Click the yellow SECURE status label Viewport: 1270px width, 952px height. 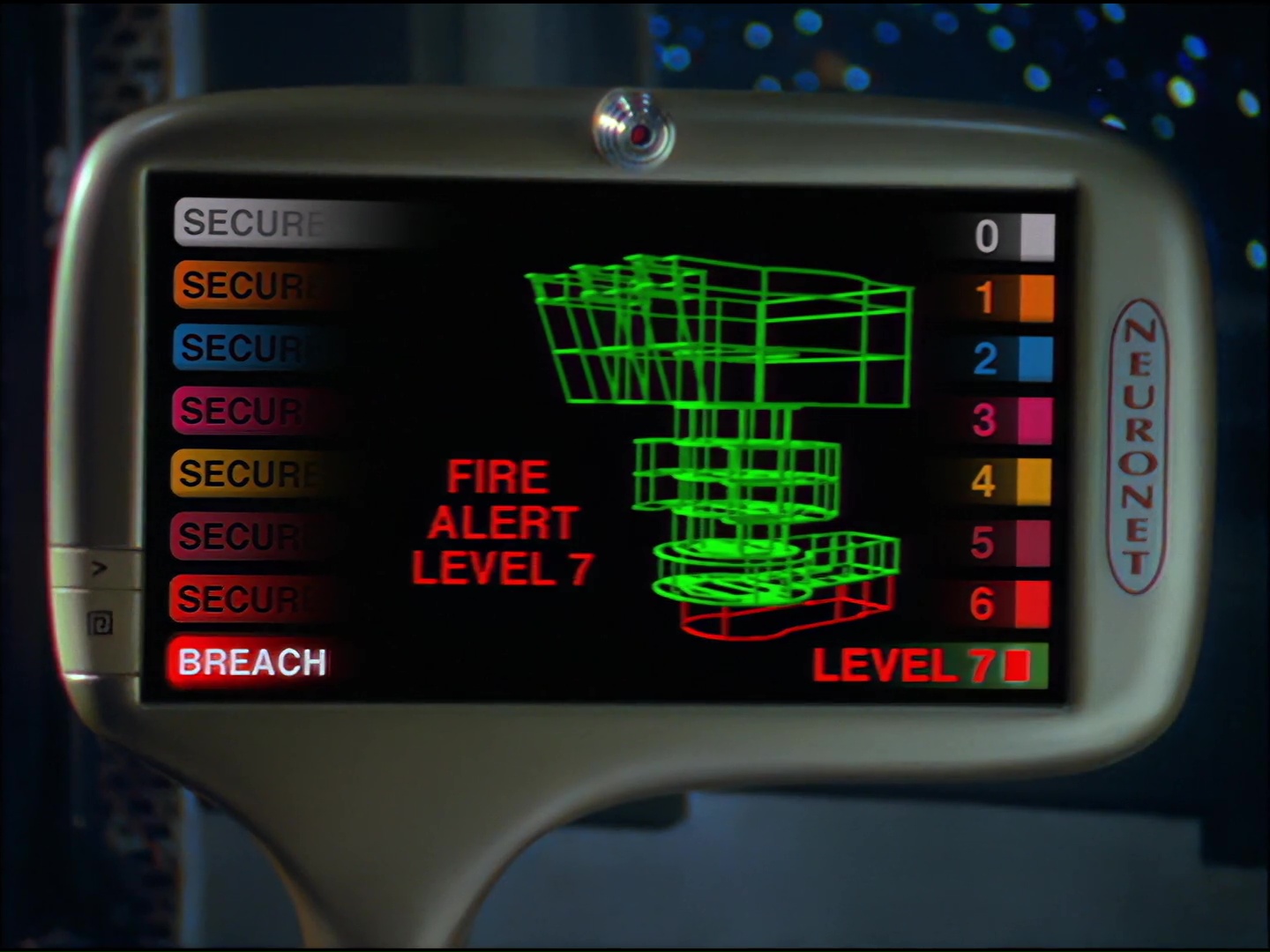(248, 473)
